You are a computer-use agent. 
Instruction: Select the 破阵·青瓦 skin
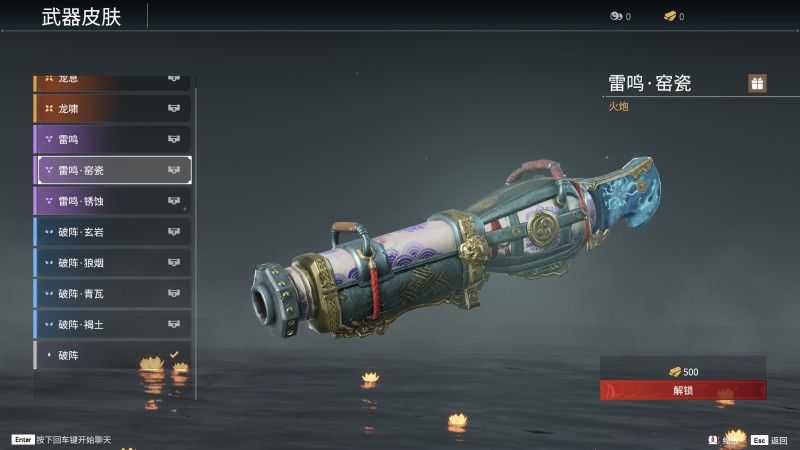(x=112, y=294)
